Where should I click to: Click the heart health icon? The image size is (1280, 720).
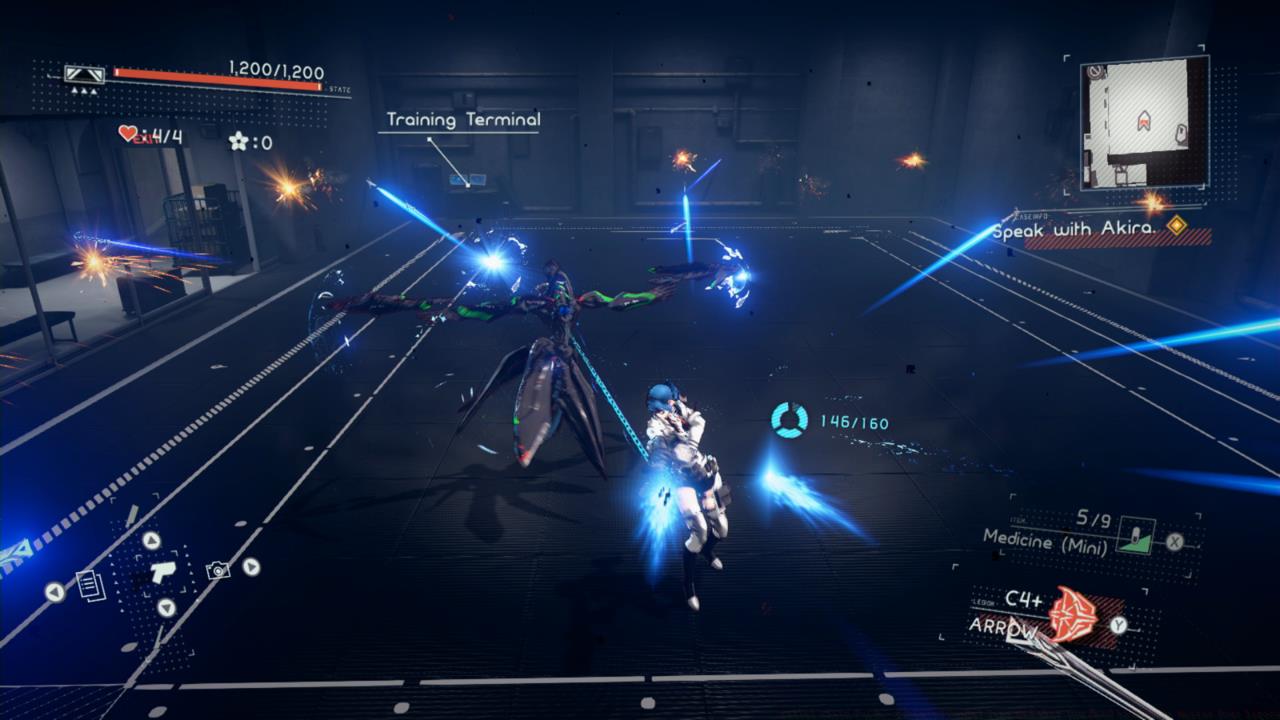click(x=127, y=135)
